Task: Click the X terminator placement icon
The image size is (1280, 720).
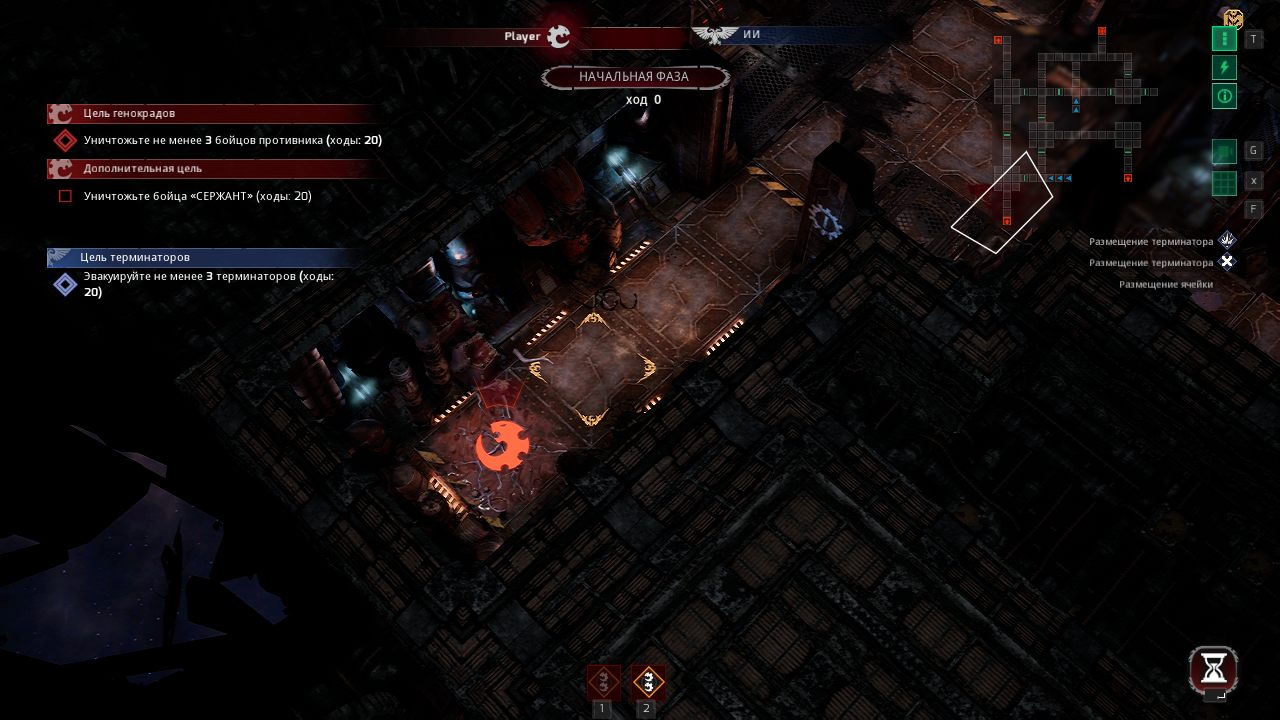Action: pyautogui.click(x=1226, y=262)
